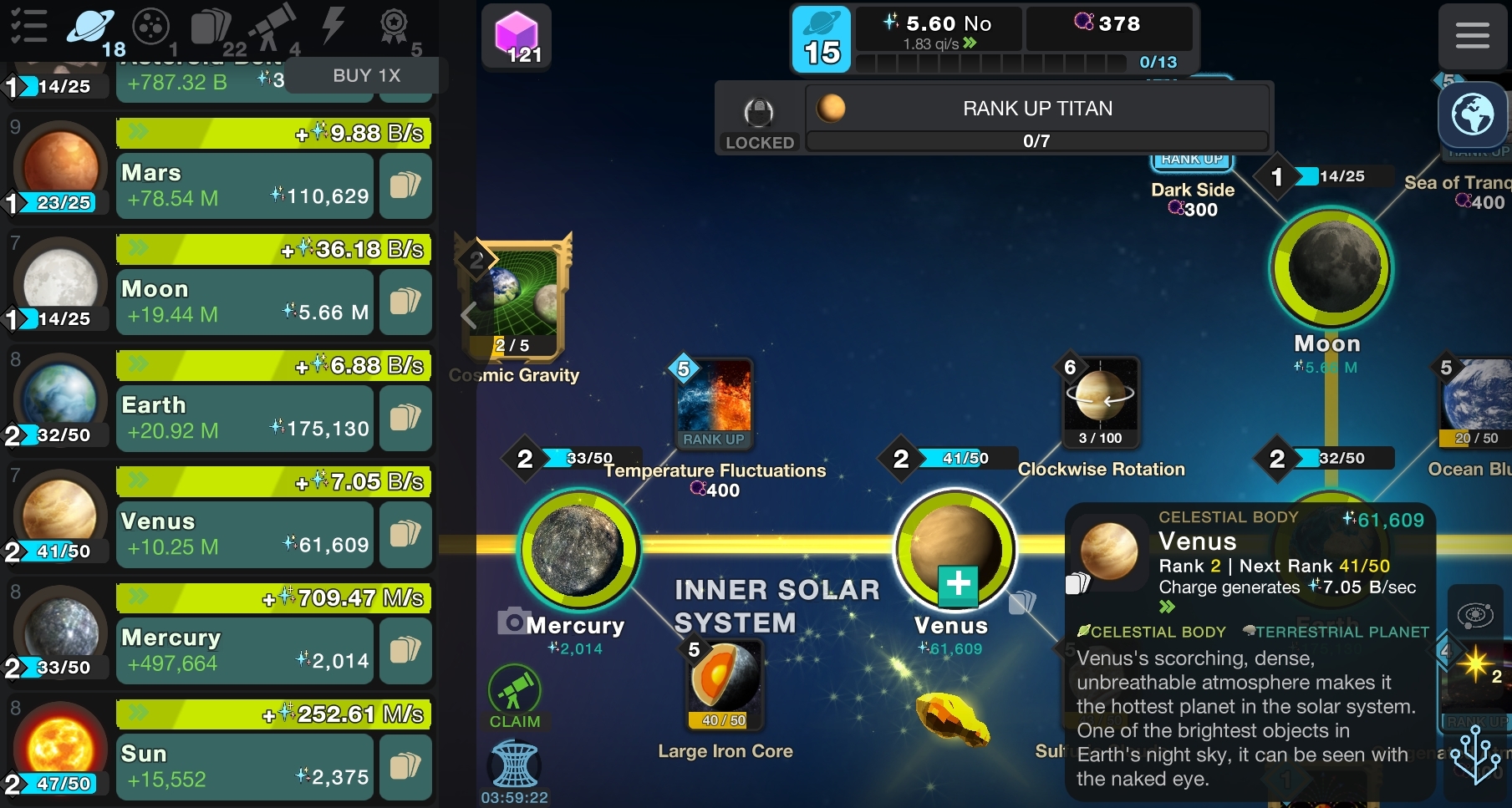
Task: Select the Moon node on the map
Action: 1331,268
